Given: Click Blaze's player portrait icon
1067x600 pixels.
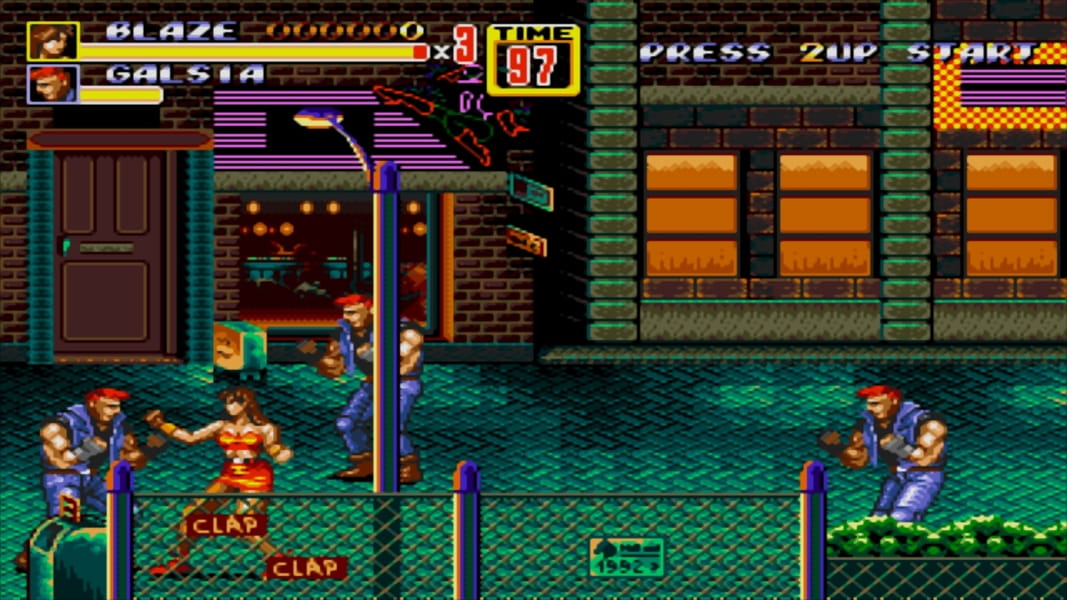Looking at the screenshot, I should click(51, 41).
